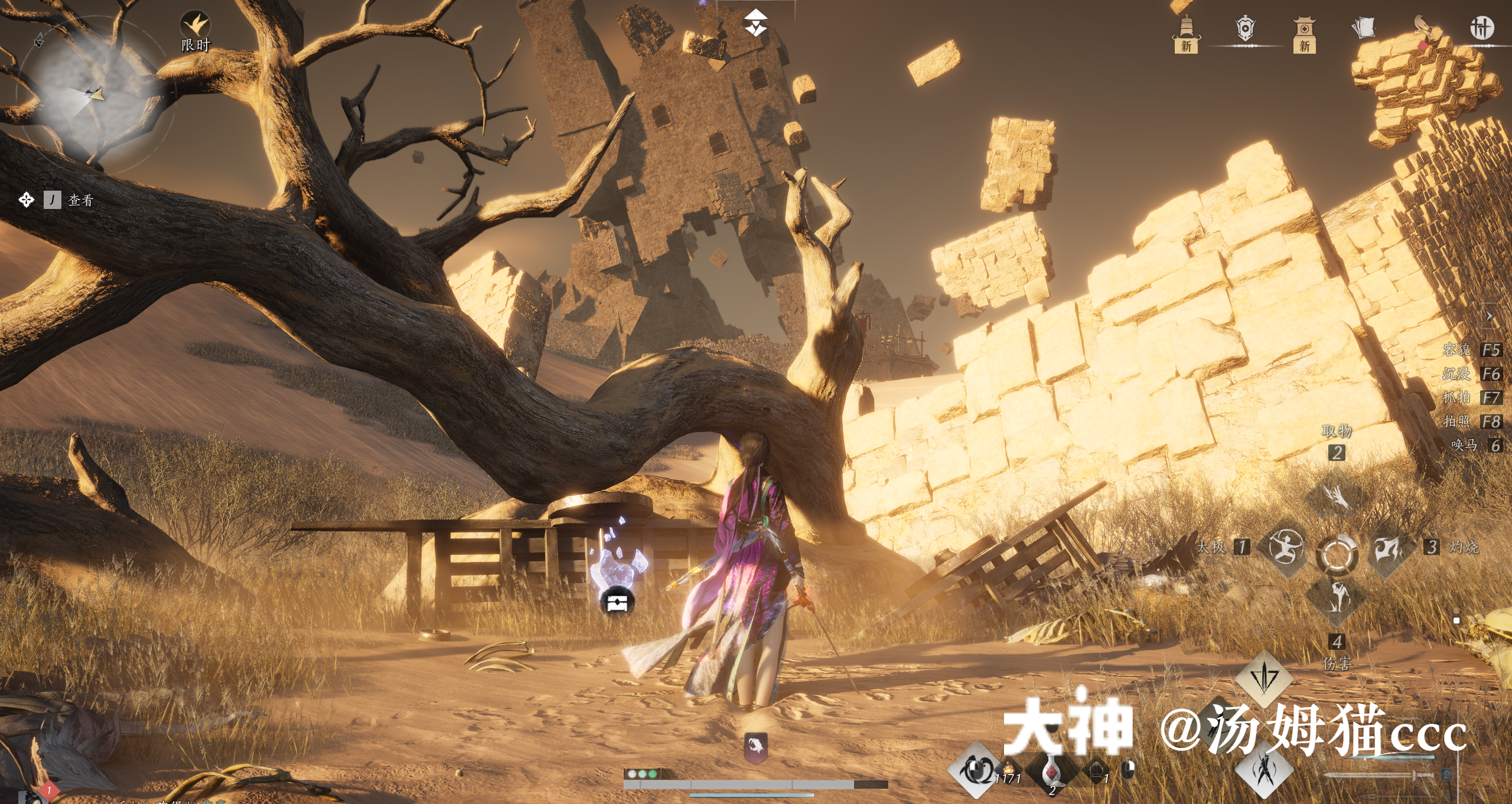Select the light diamond sword-strike skill
The width and height of the screenshot is (1512, 804).
coord(1264,677)
